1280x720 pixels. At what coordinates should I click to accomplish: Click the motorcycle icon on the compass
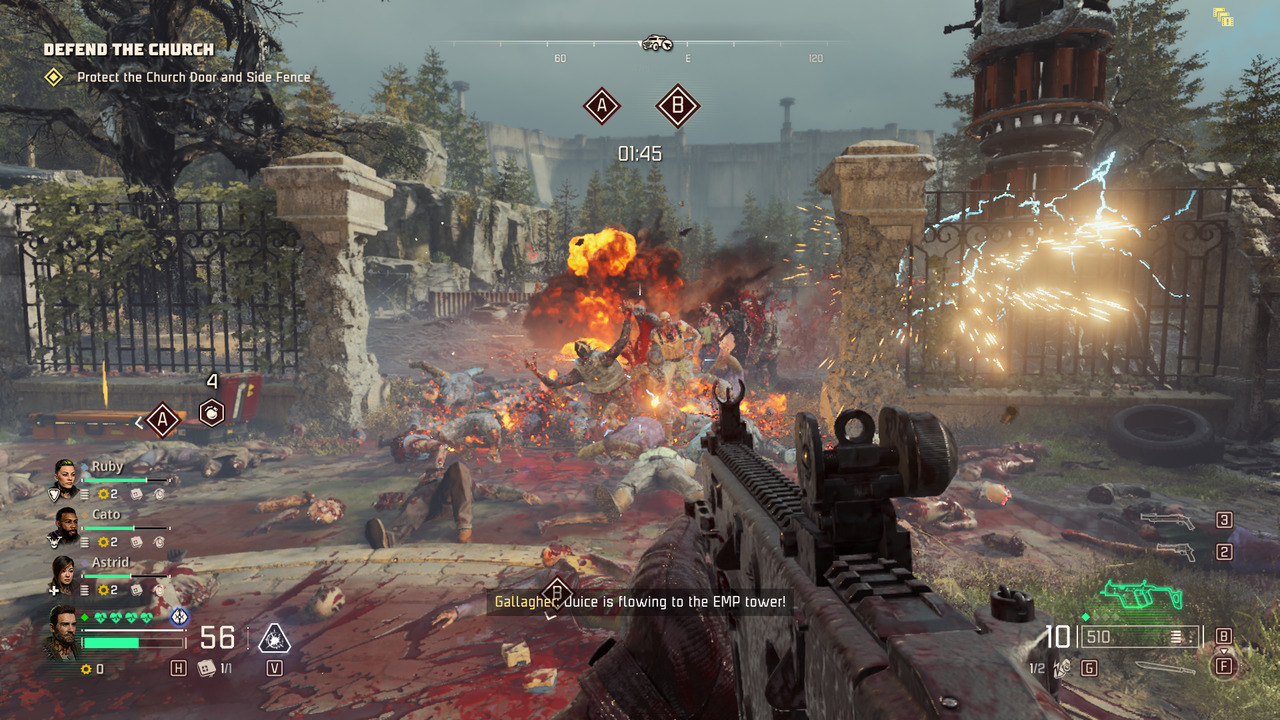point(656,42)
